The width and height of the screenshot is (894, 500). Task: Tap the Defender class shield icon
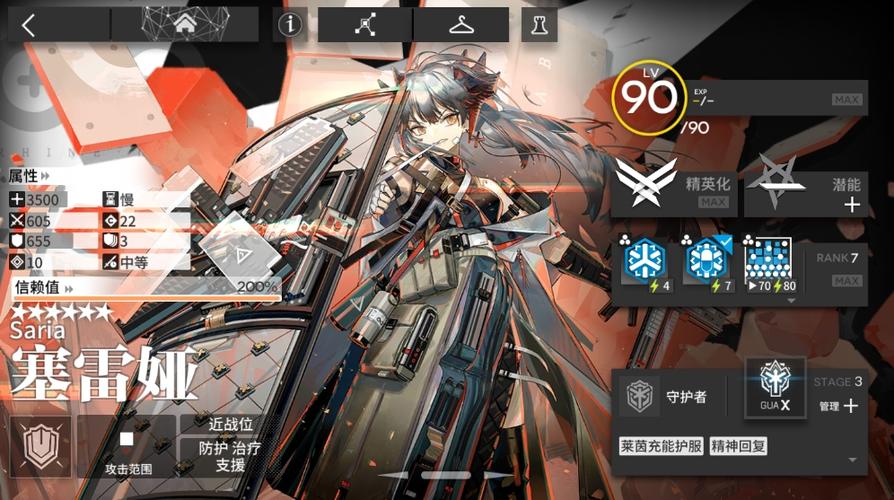pos(40,447)
